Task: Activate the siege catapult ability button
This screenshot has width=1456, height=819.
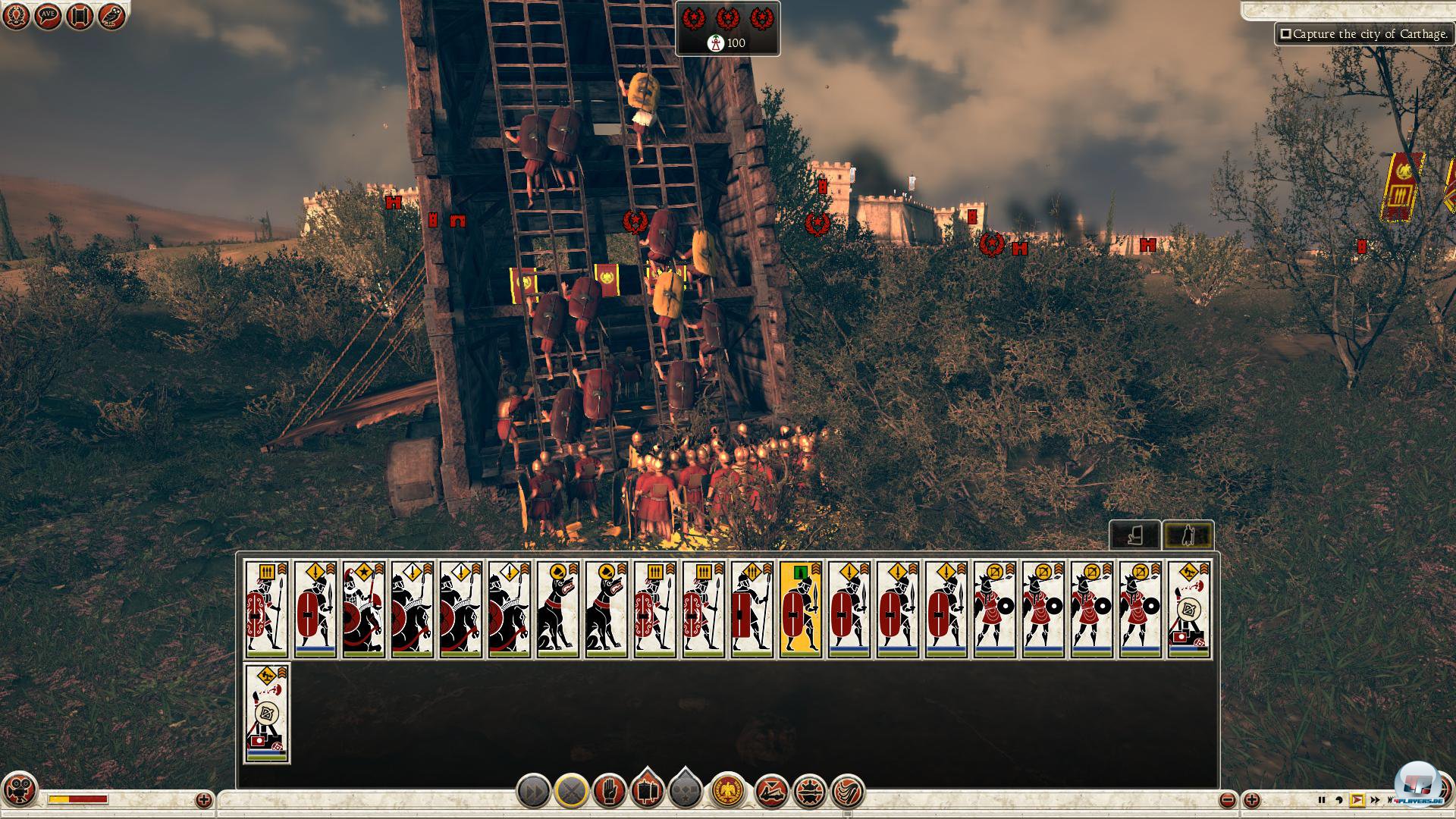Action: coord(772,792)
